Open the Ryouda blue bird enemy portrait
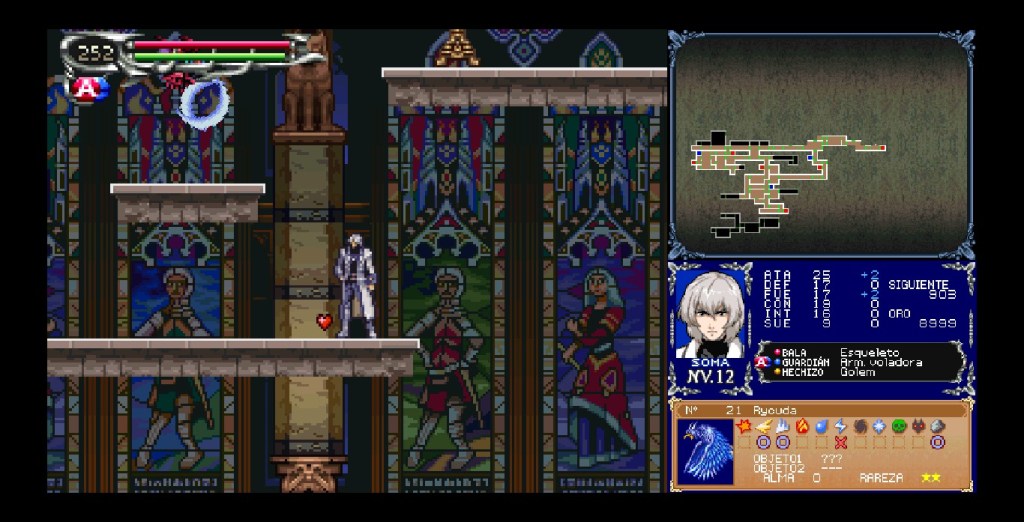The image size is (1024, 522). pos(706,450)
